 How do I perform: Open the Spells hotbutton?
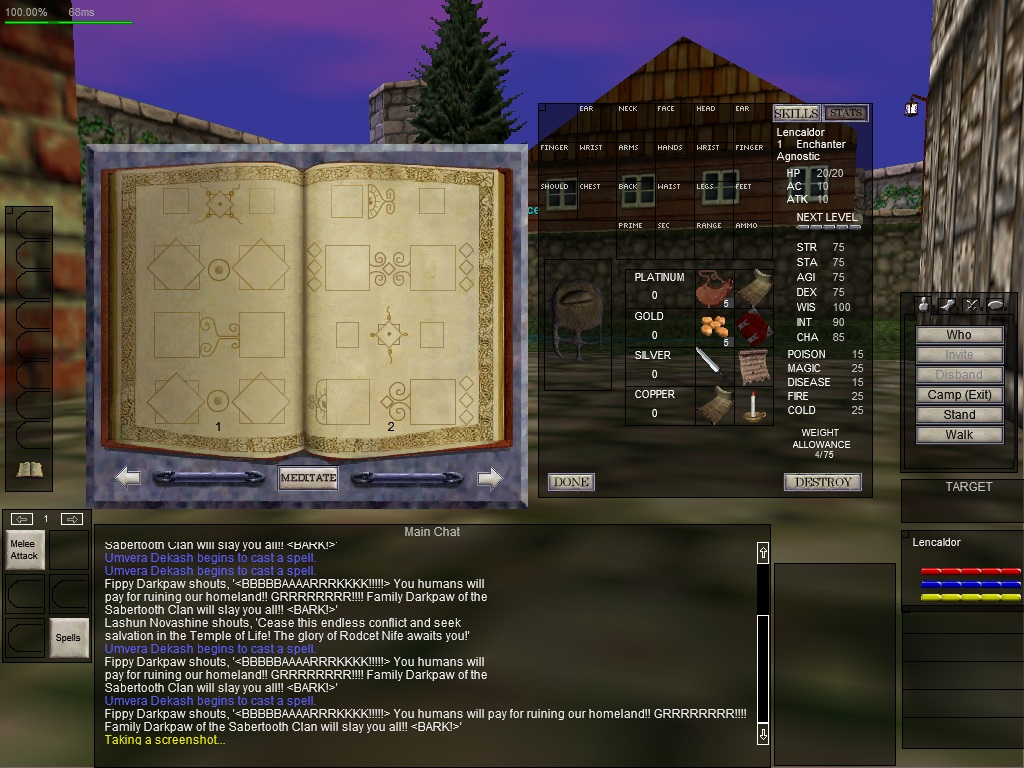click(68, 638)
